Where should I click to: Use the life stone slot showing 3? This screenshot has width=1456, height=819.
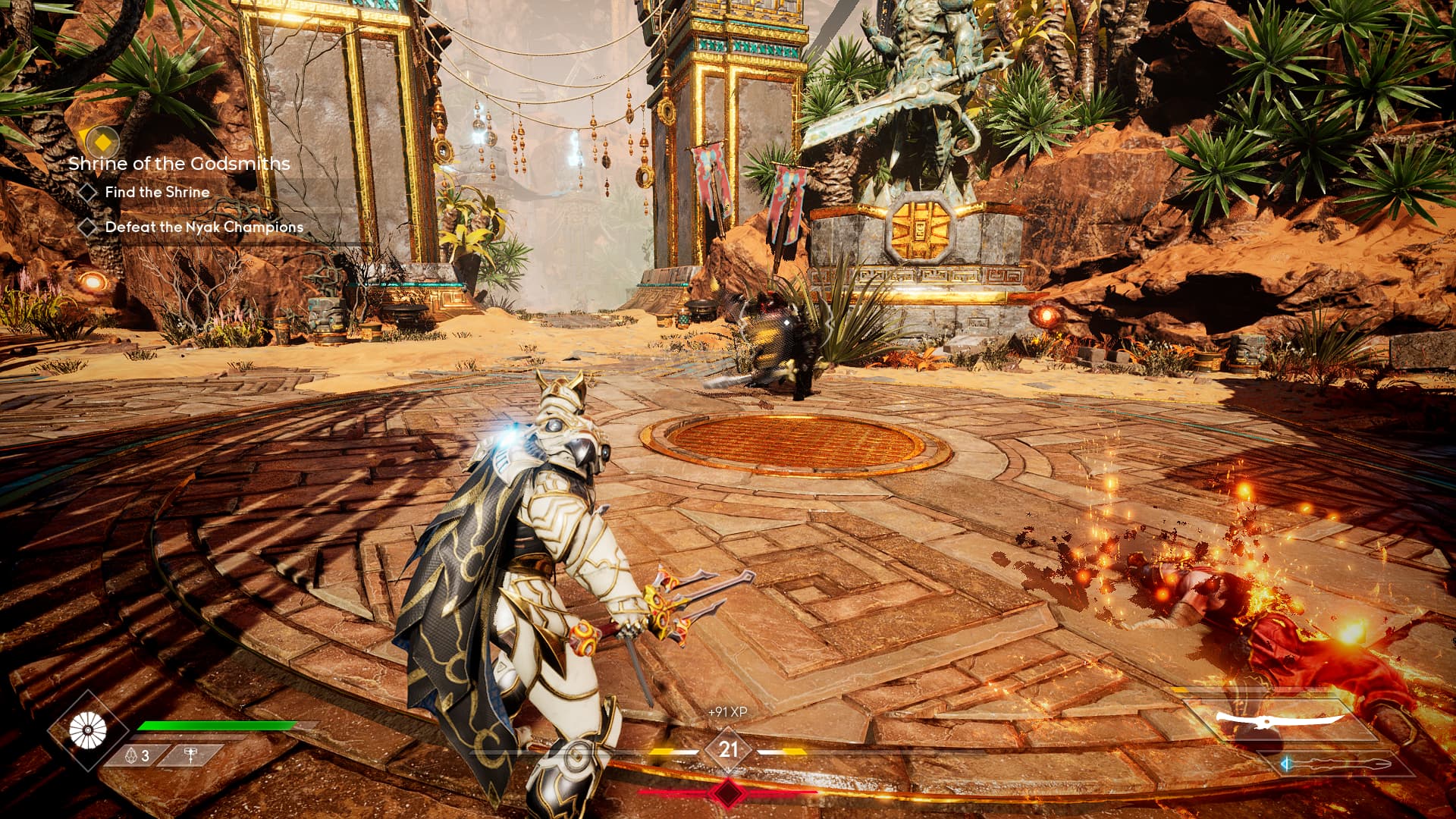tap(136, 755)
